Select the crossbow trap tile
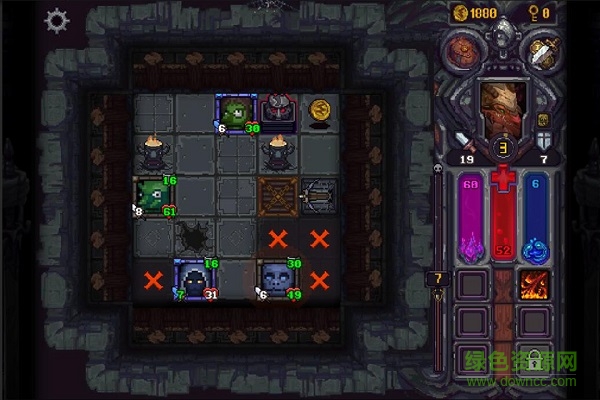 tap(320, 196)
